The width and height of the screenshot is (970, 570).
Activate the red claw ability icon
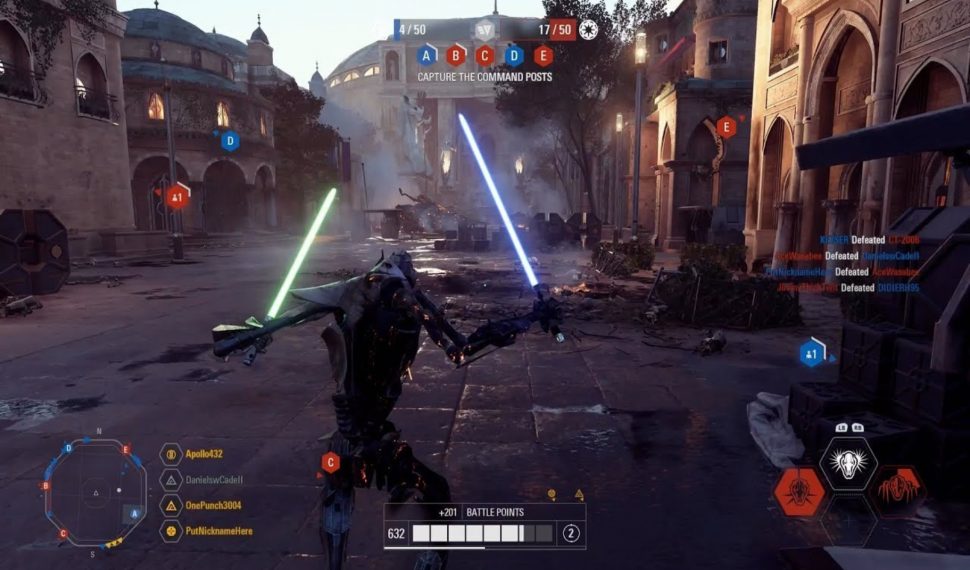[x=897, y=491]
